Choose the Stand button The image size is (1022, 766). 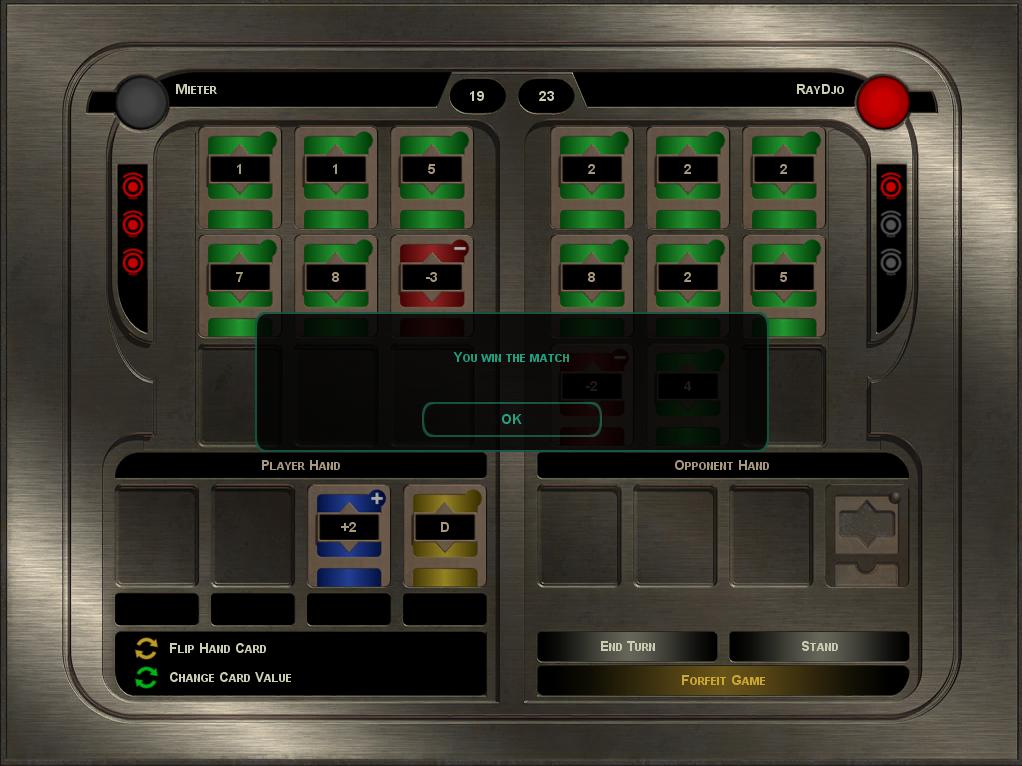(819, 646)
